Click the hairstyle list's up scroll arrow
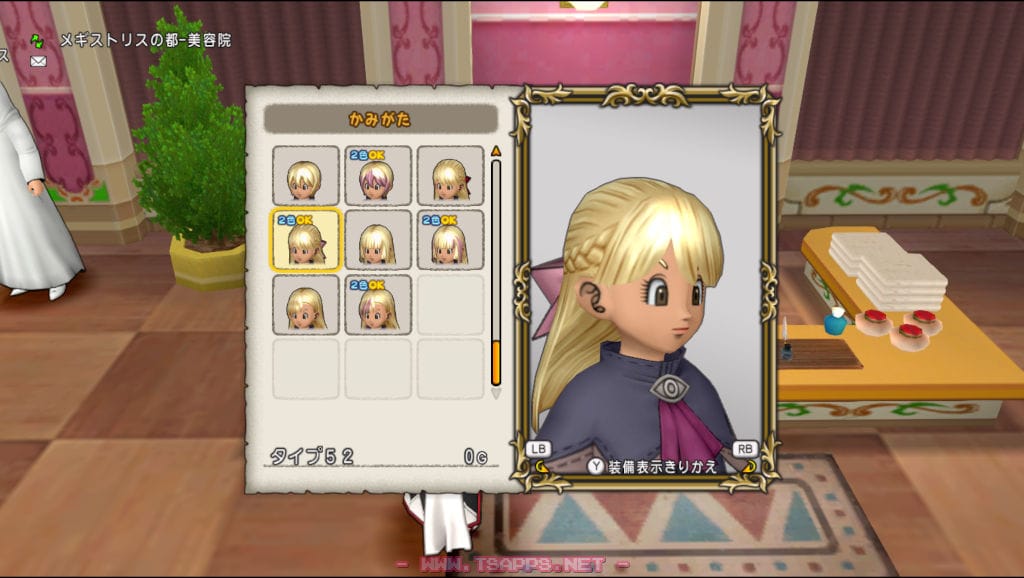 click(494, 152)
